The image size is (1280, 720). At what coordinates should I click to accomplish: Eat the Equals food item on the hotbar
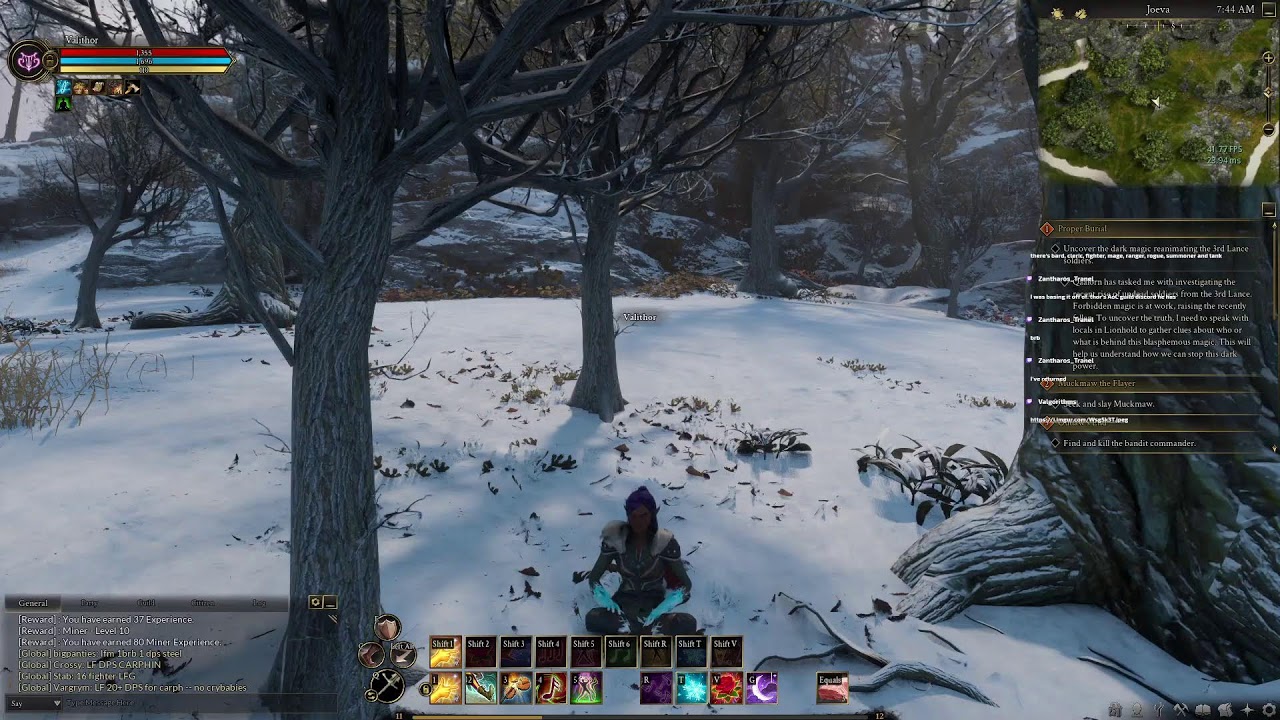pos(833,687)
